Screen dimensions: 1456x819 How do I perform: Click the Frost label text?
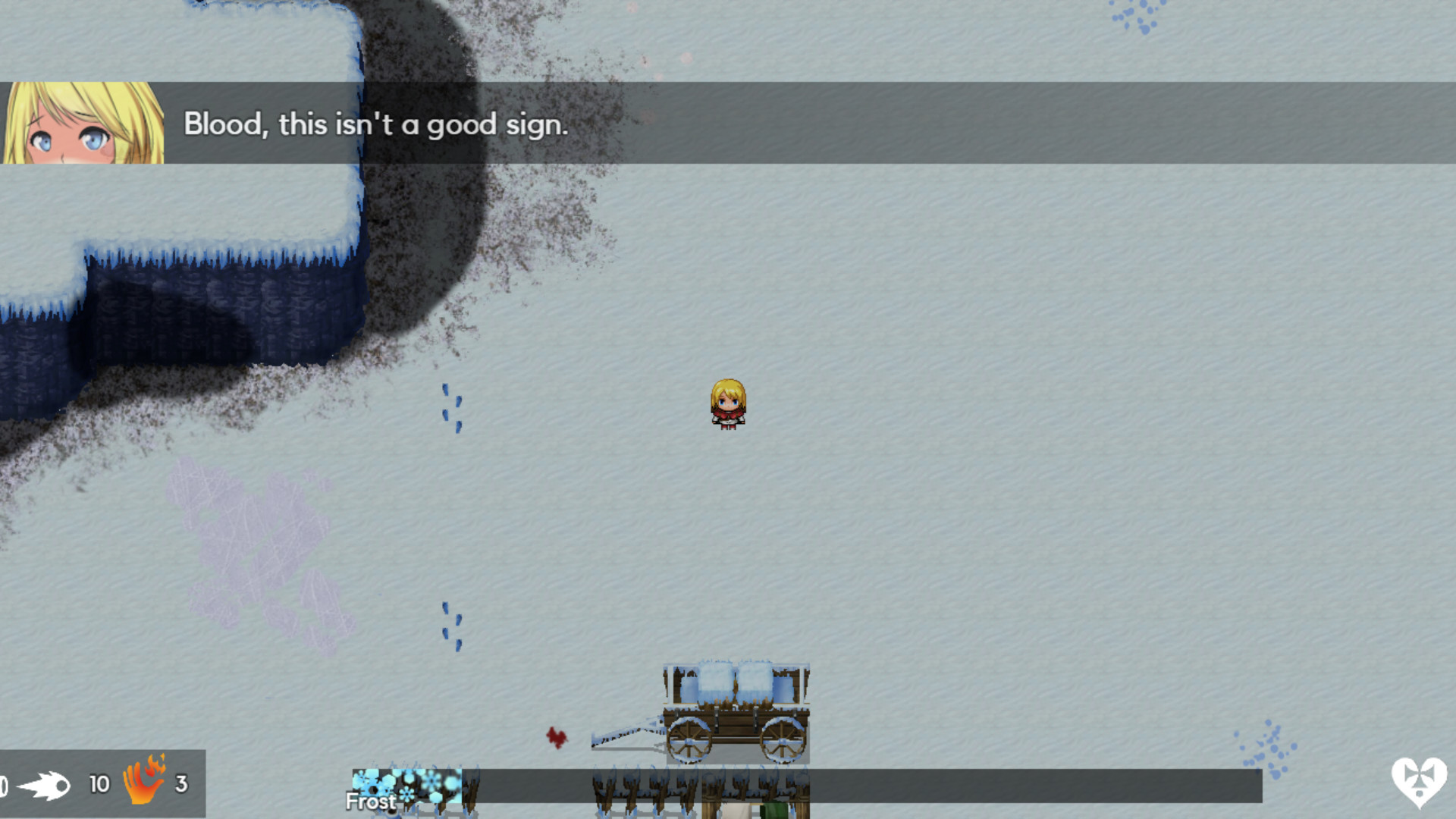pos(371,802)
